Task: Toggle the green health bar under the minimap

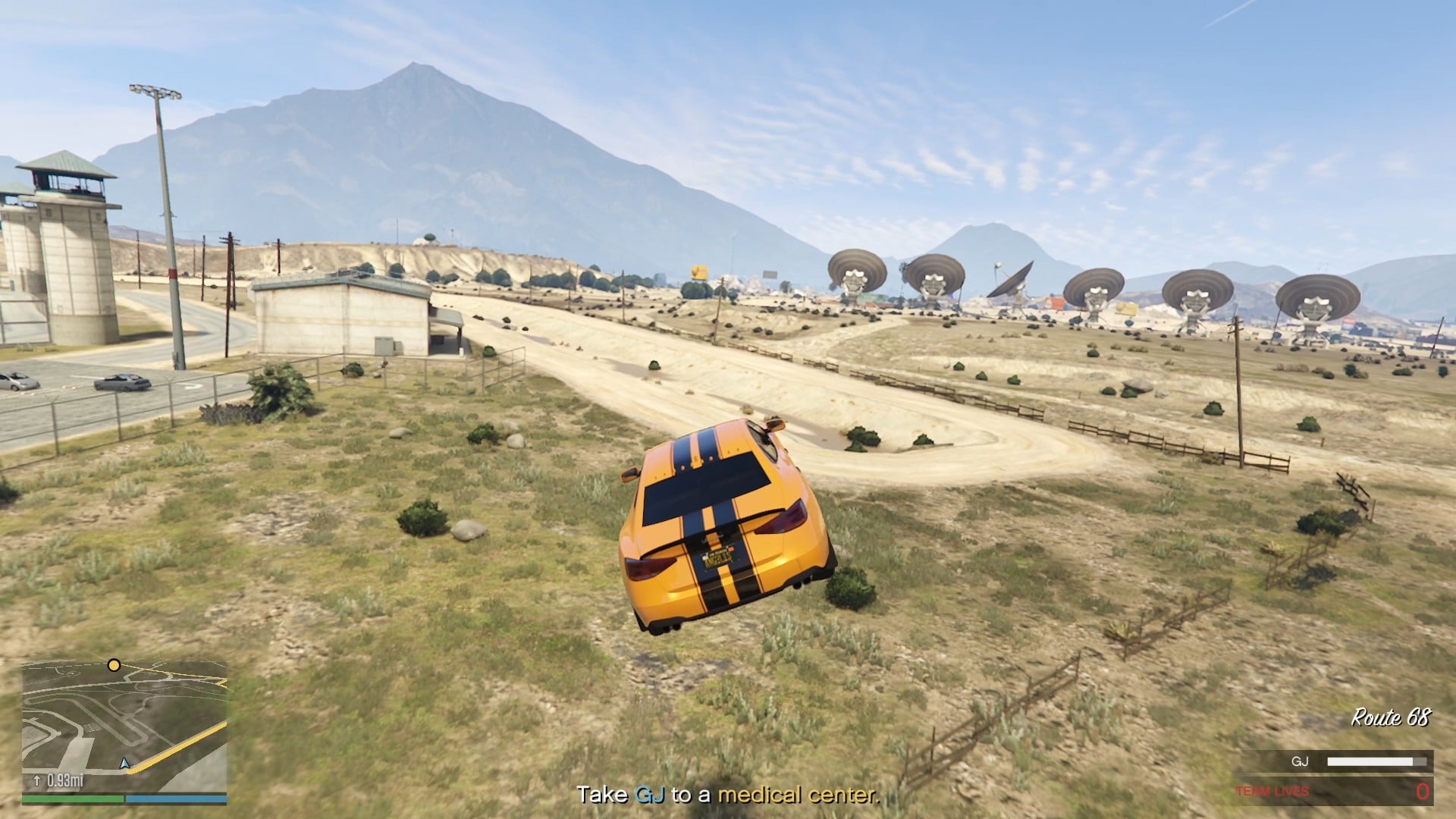Action: [x=72, y=798]
